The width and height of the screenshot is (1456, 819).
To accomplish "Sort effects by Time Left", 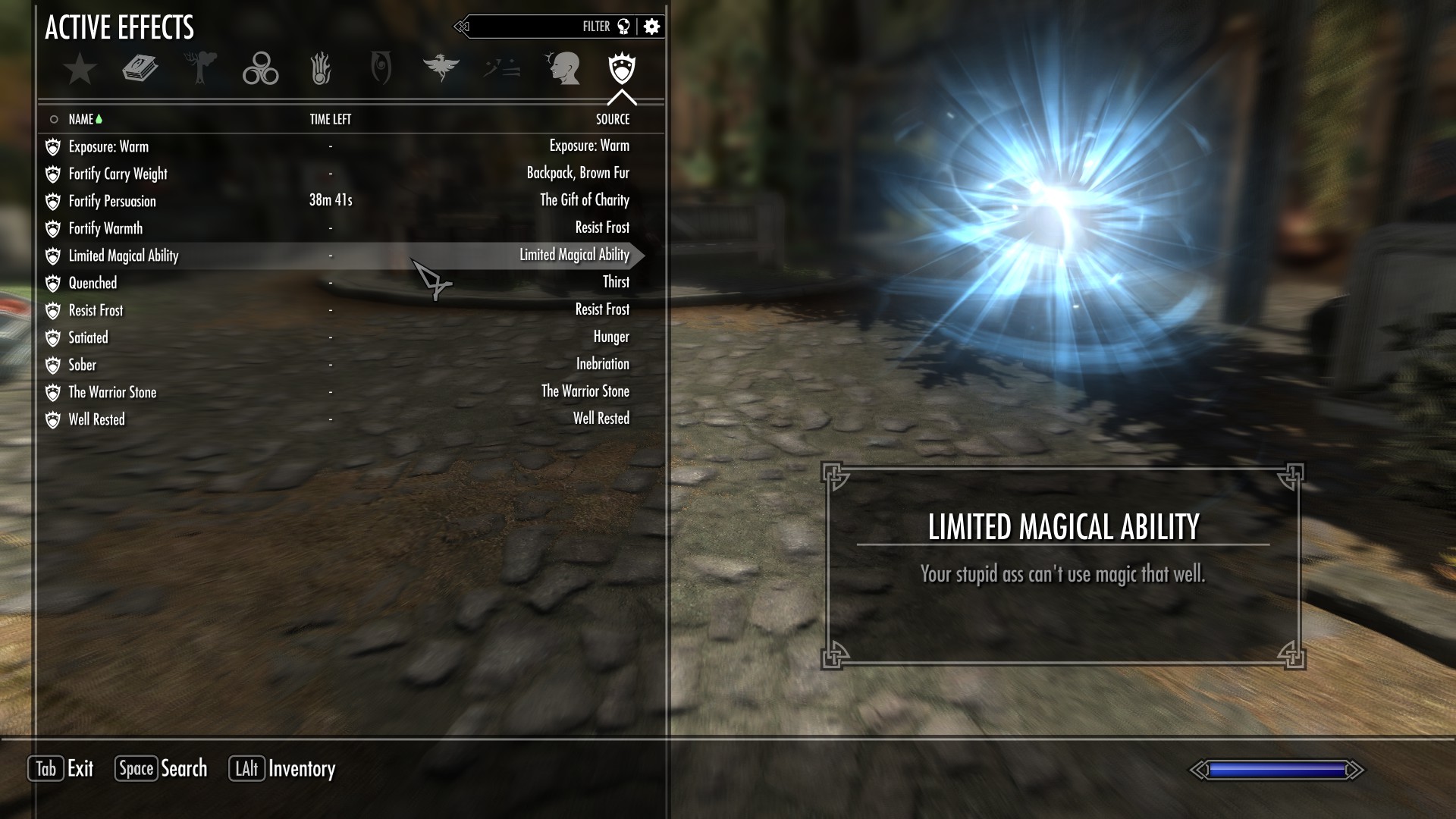I will pos(330,119).
